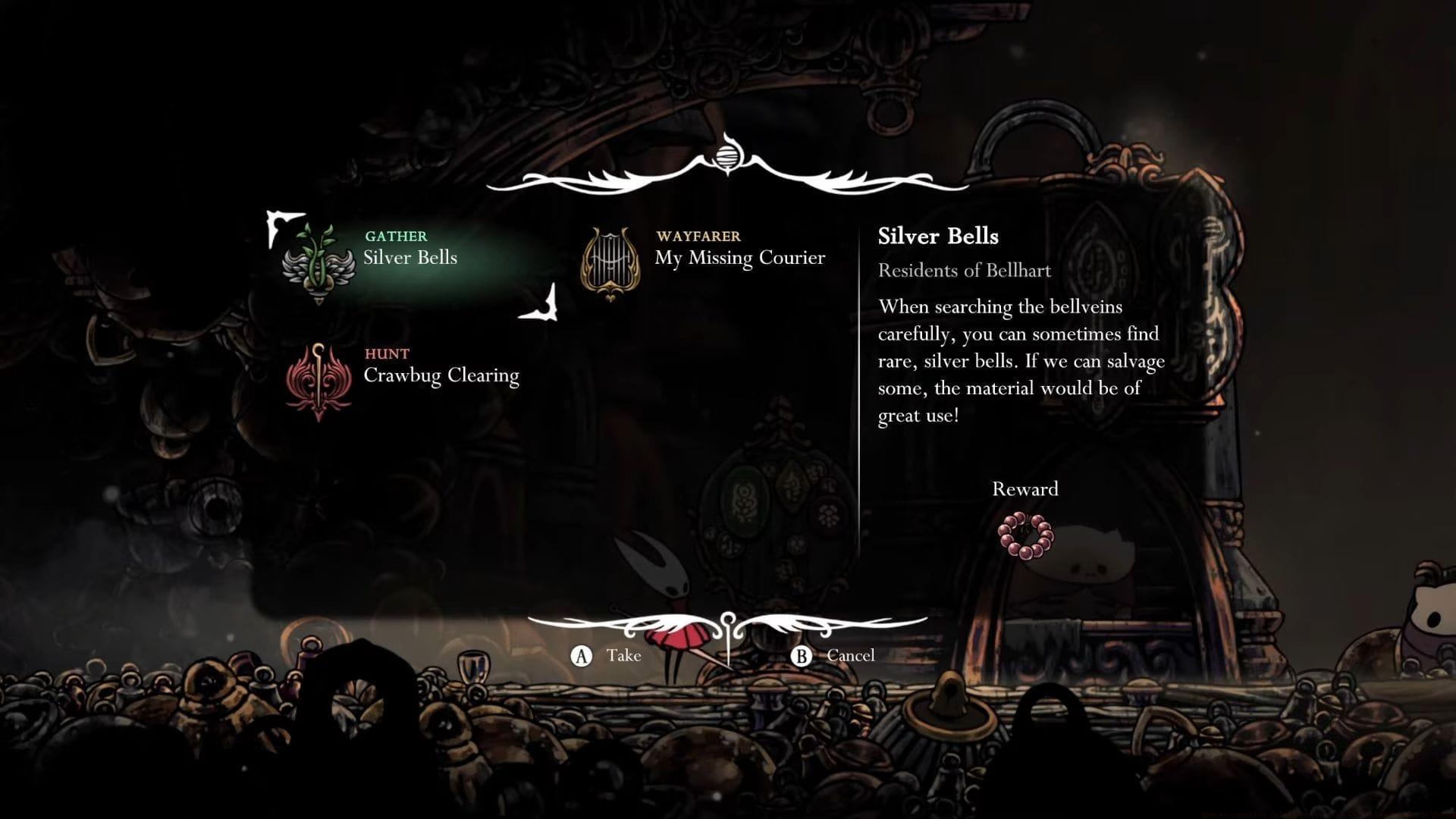Toggle the highlighted Silver Bells quest off

coord(409,257)
